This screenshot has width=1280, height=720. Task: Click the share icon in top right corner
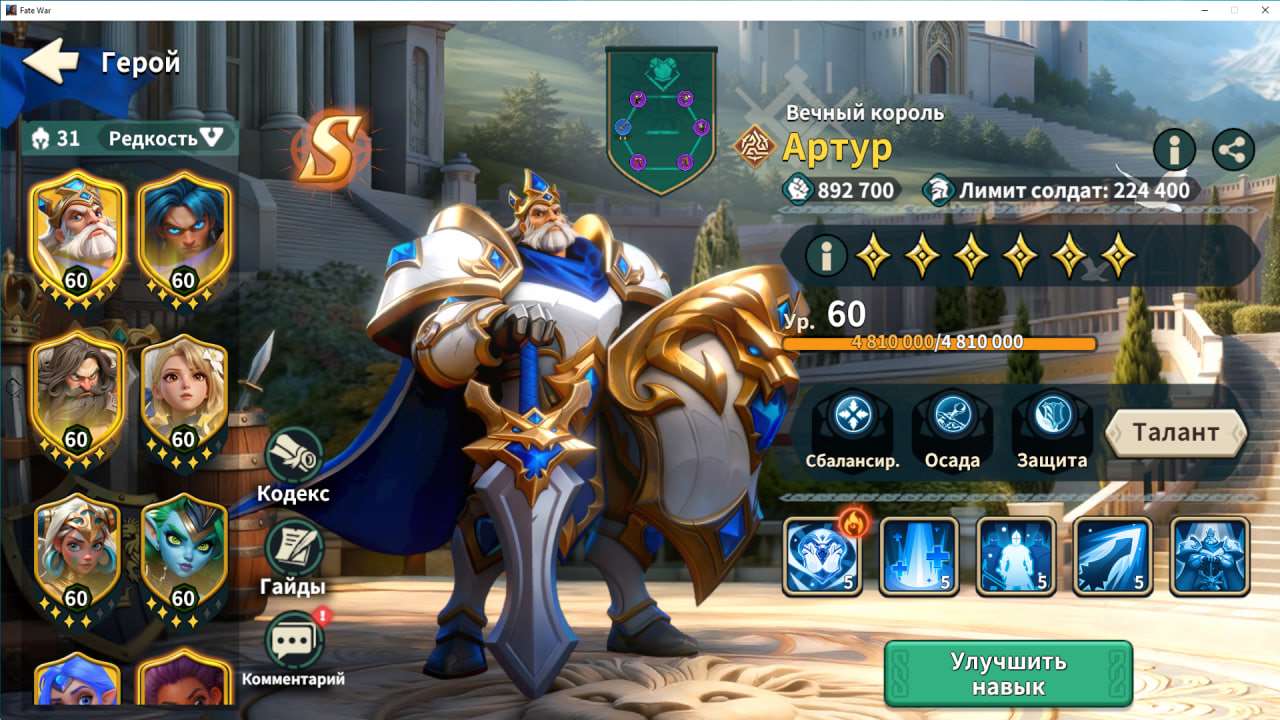1232,150
